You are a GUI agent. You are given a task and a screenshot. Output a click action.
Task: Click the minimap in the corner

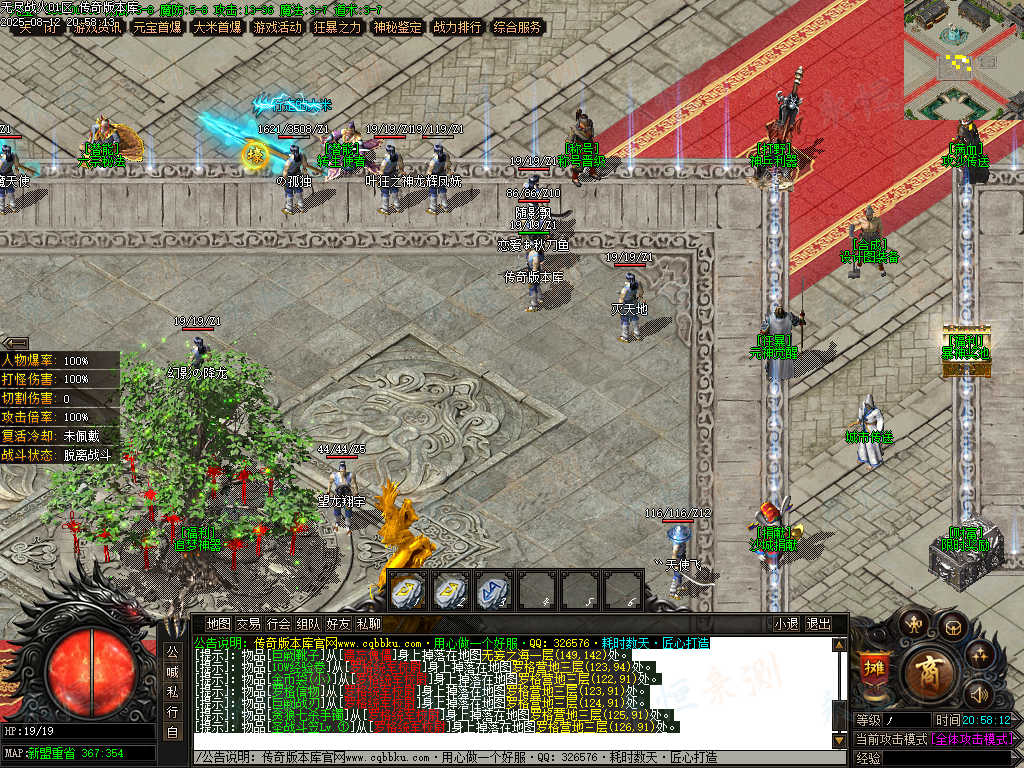pos(963,60)
